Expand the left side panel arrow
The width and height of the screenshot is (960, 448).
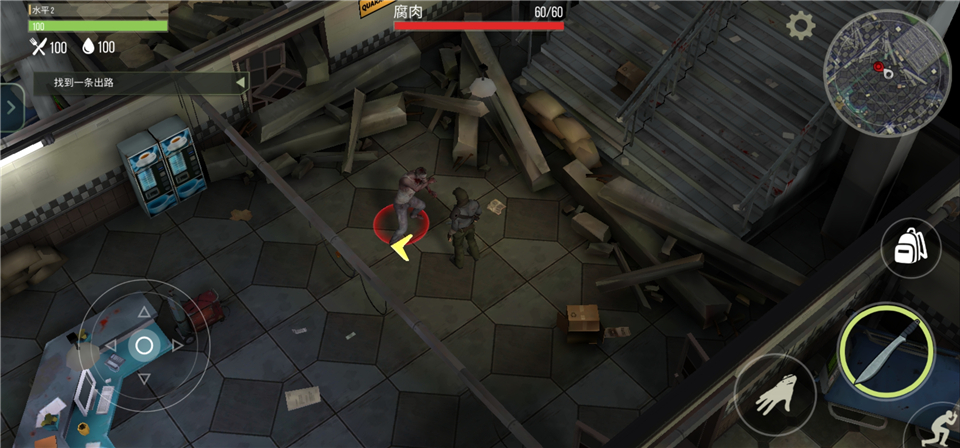[12, 105]
